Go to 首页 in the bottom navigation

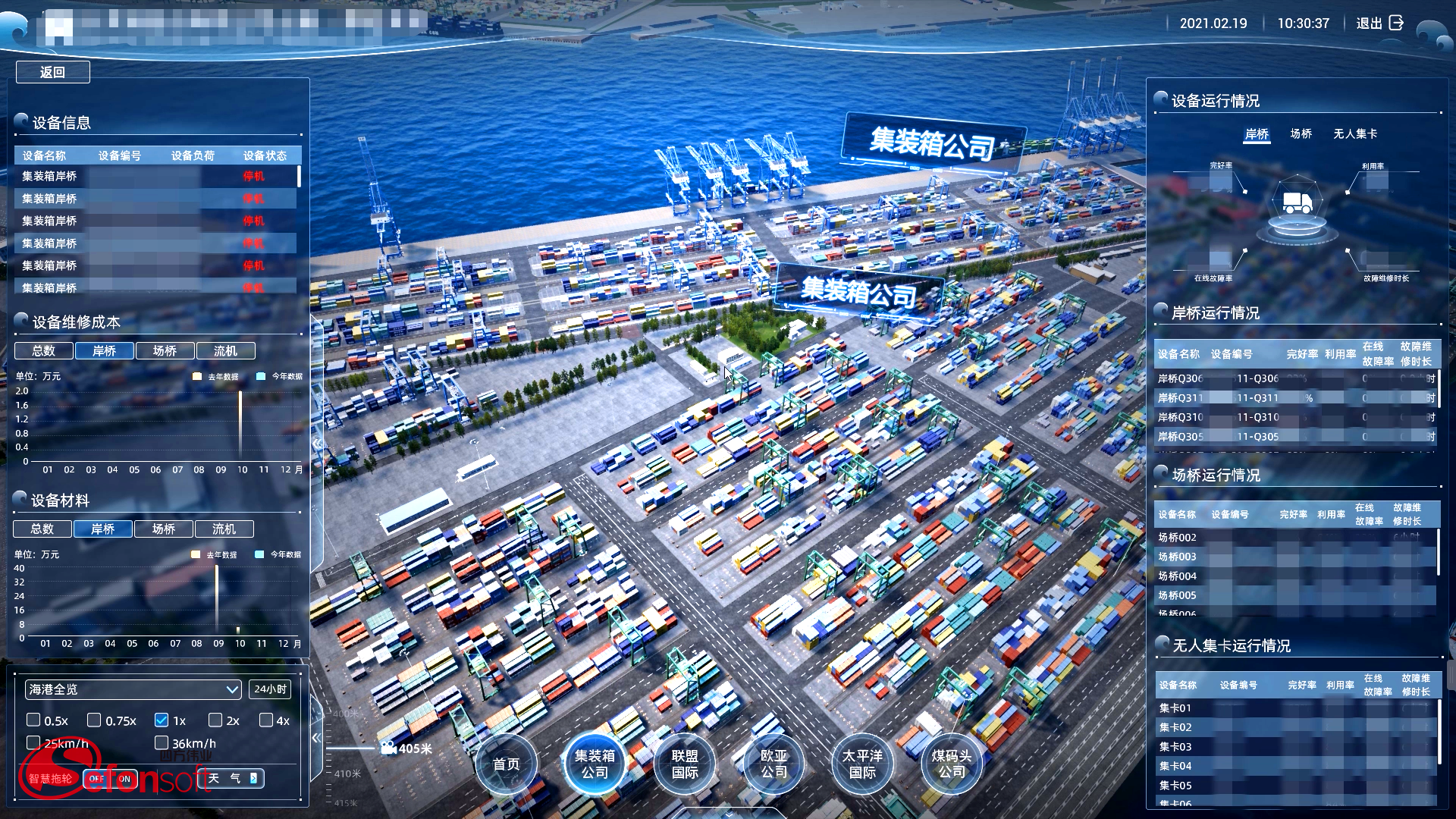coord(506,764)
